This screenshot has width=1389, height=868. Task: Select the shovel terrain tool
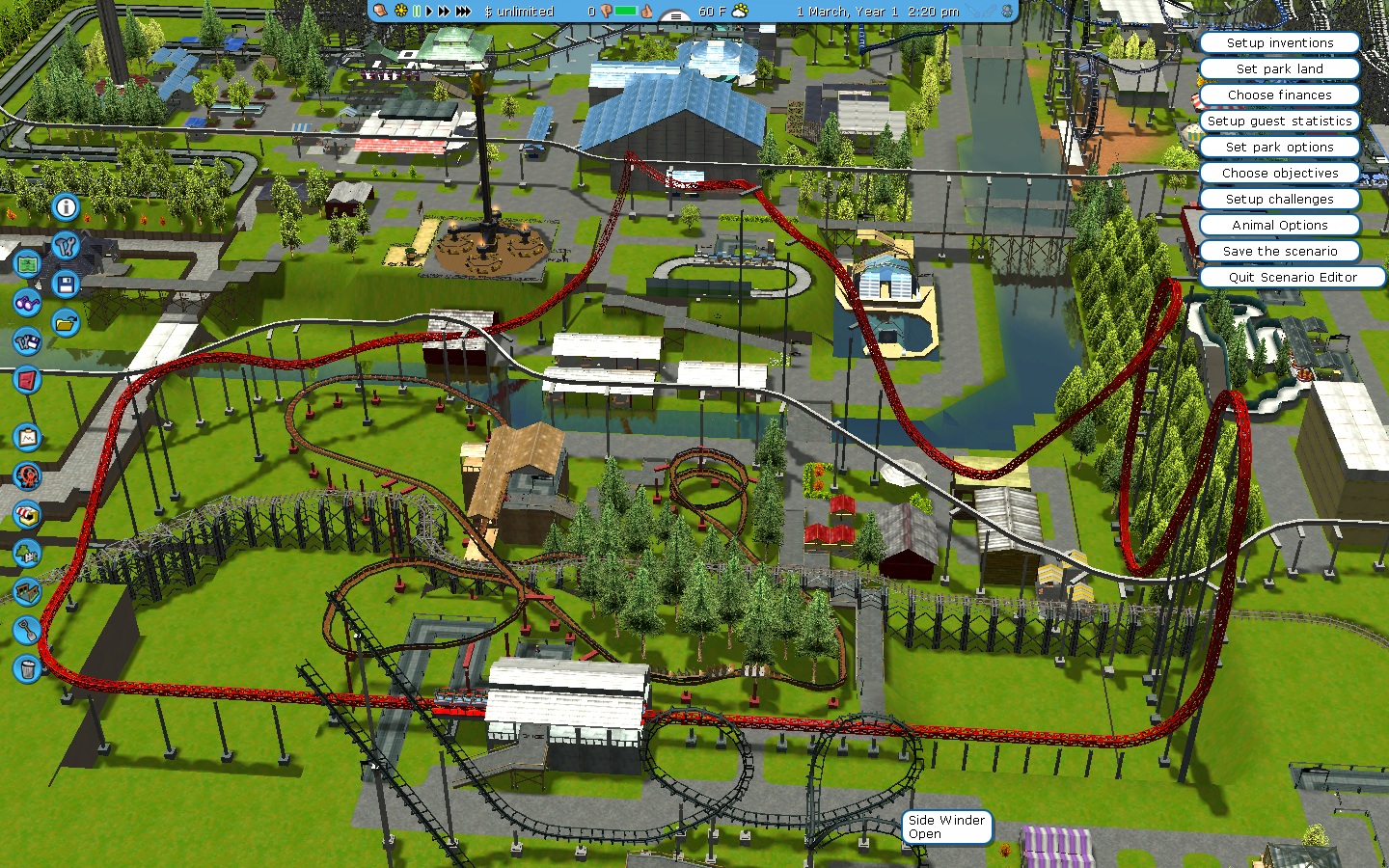[27, 631]
